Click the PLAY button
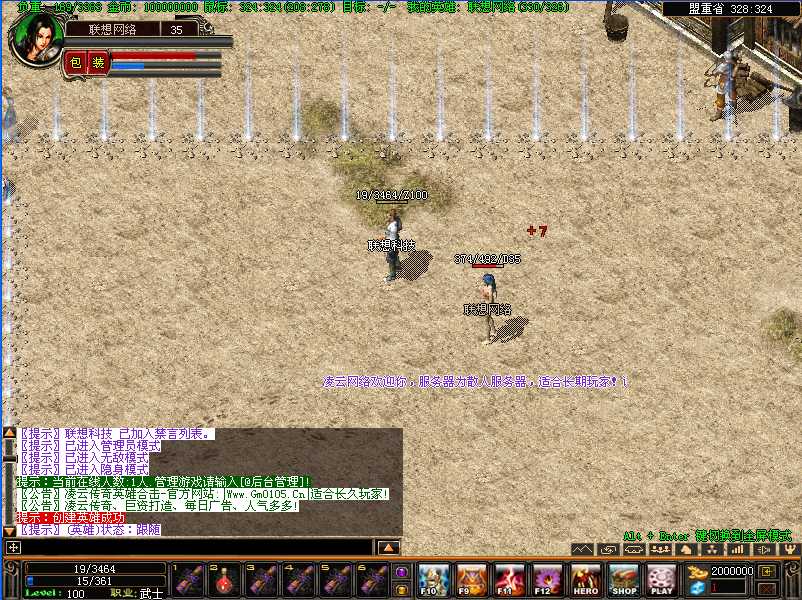Viewport: 802px width, 600px height. coord(662,579)
